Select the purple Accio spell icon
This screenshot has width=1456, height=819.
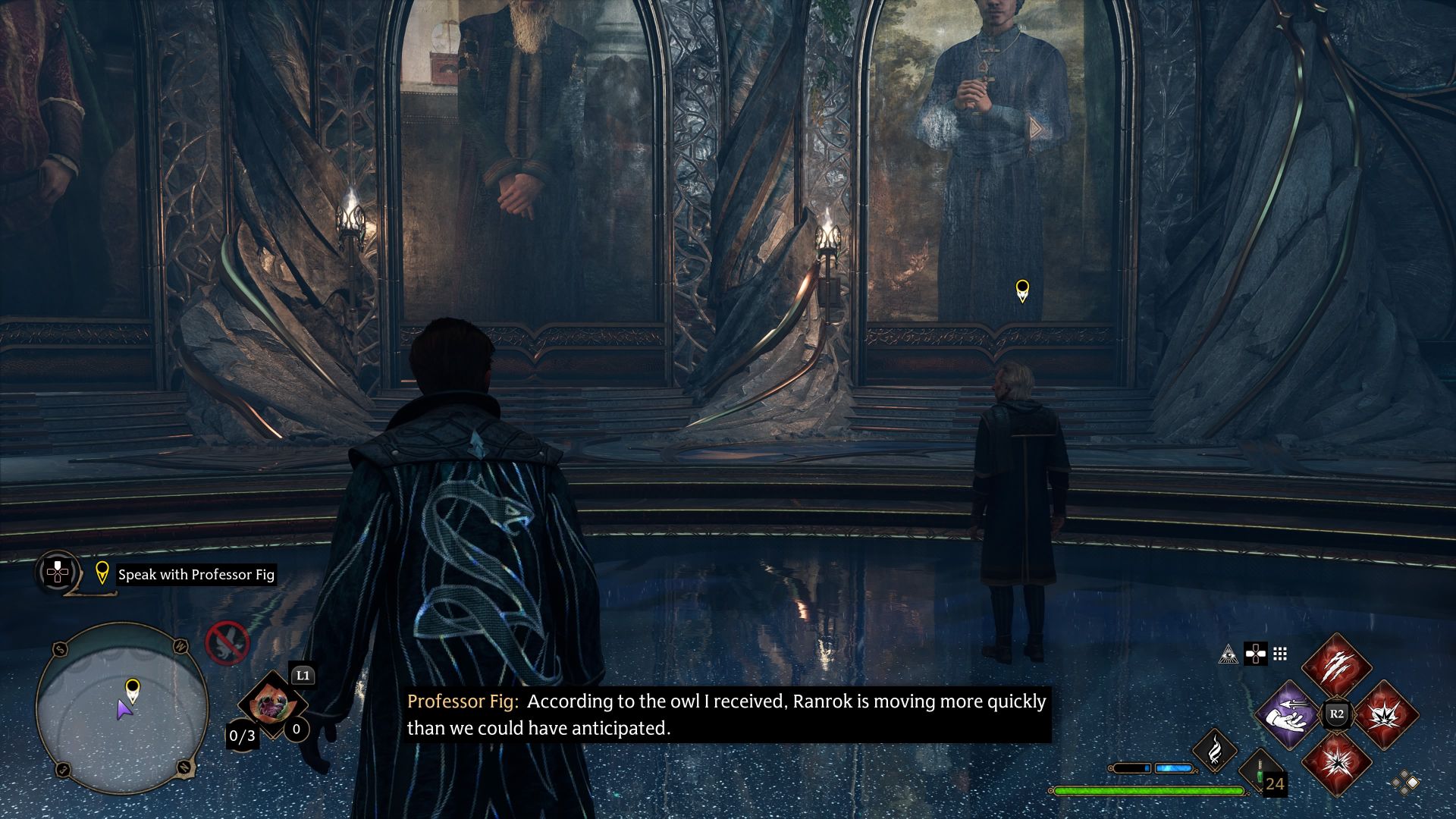pyautogui.click(x=1285, y=716)
